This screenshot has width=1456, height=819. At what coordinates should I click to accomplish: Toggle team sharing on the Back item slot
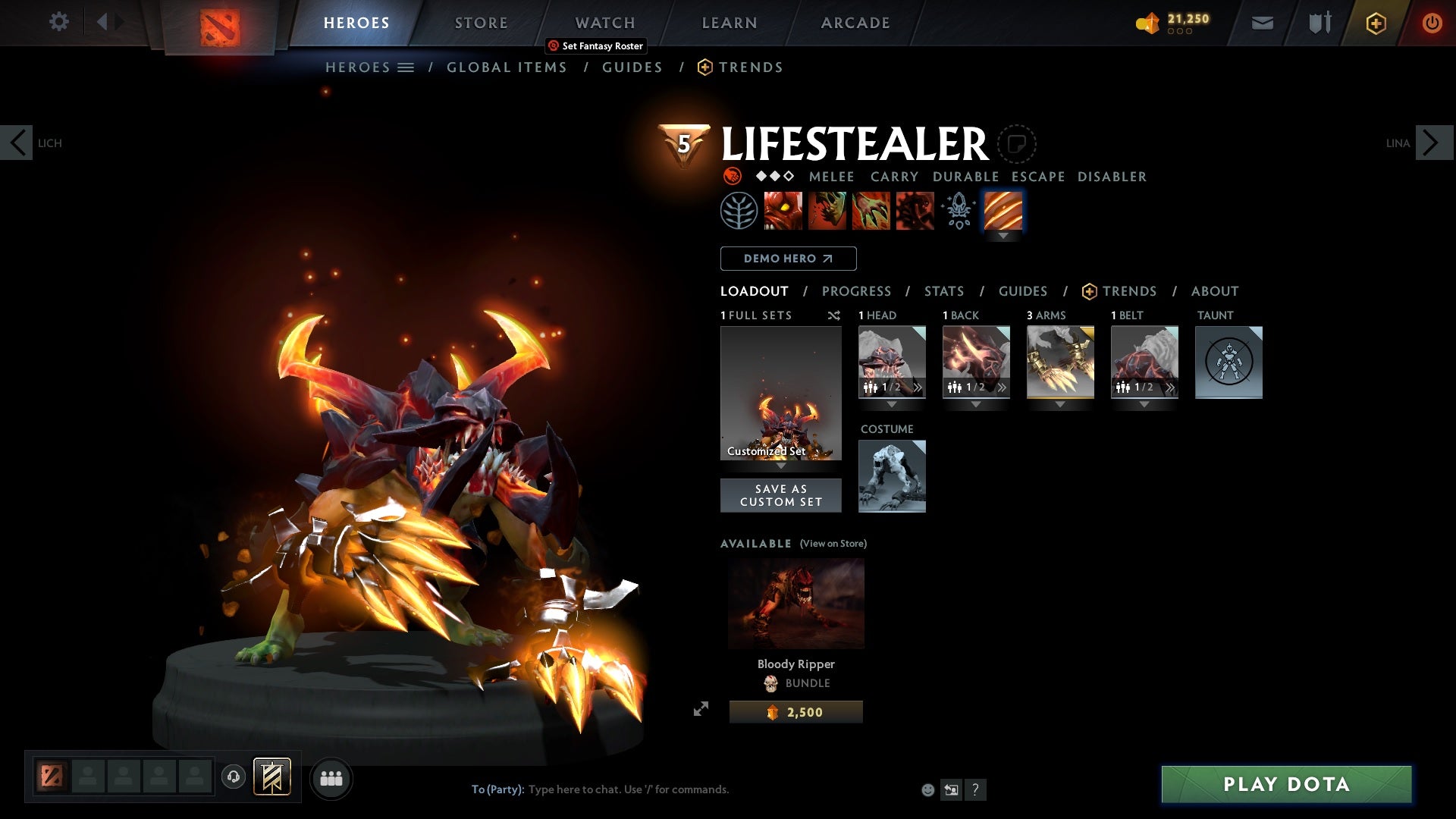(953, 388)
